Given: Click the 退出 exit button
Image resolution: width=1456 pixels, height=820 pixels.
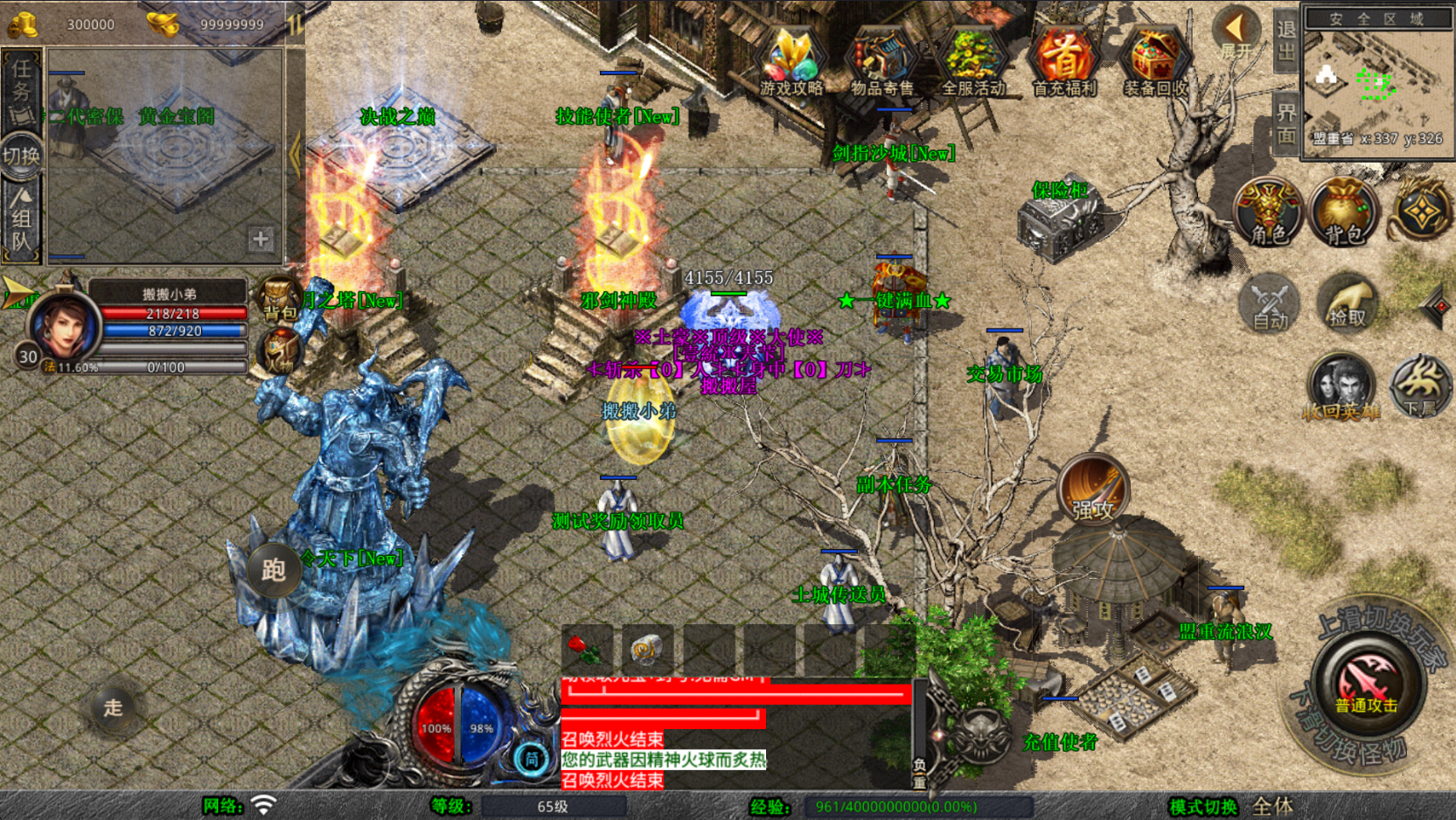Looking at the screenshot, I should (1285, 41).
